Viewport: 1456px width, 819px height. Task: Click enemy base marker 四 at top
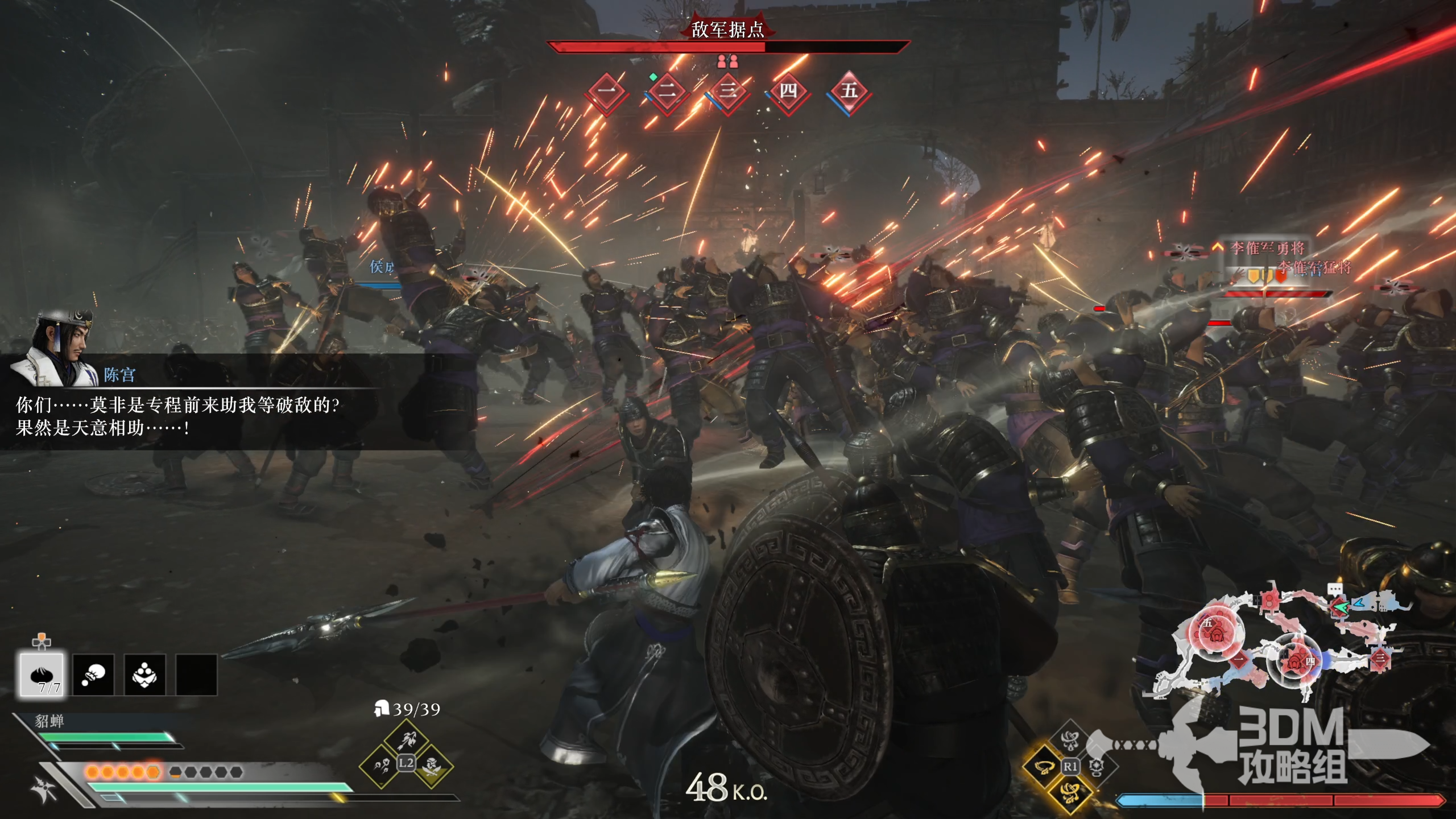pyautogui.click(x=788, y=92)
